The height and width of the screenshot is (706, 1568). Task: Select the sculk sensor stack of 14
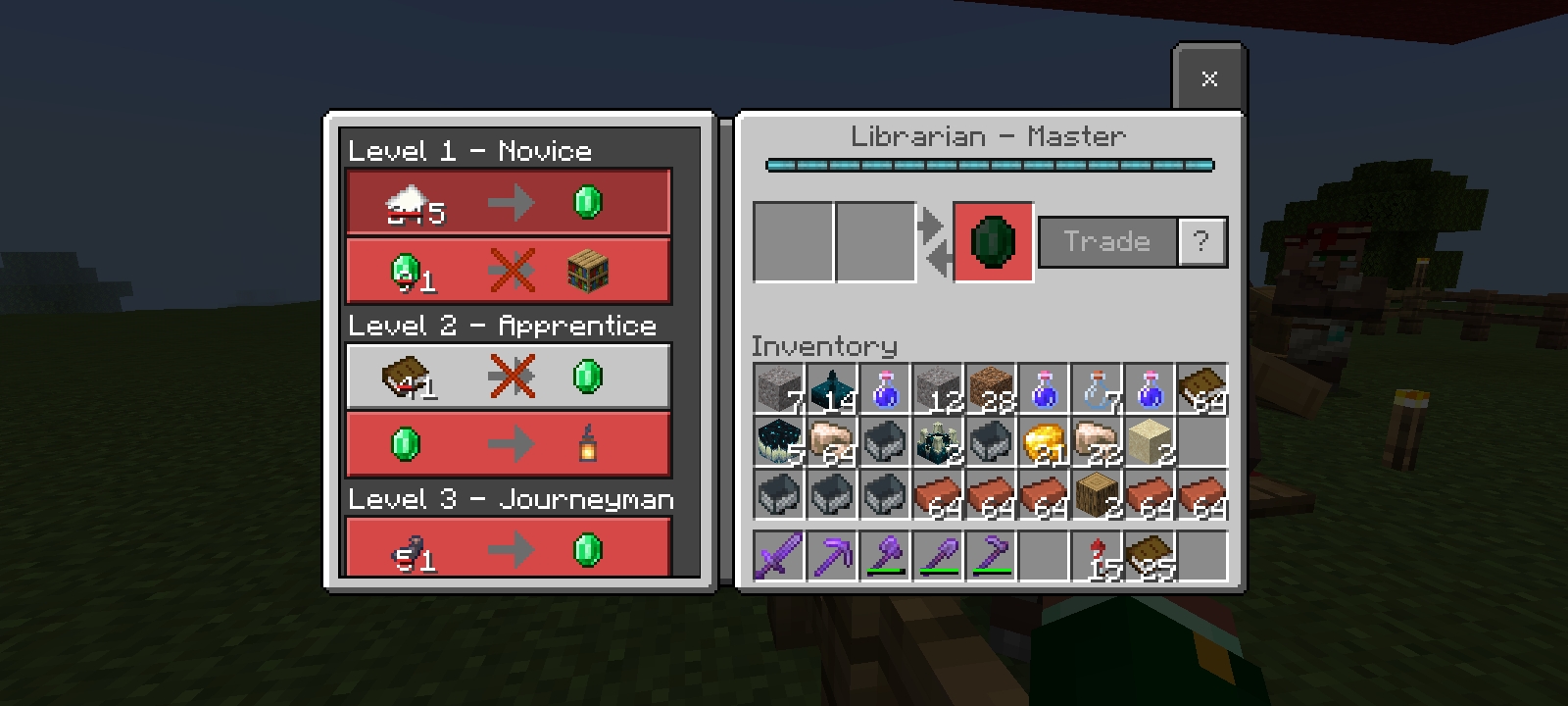(832, 388)
